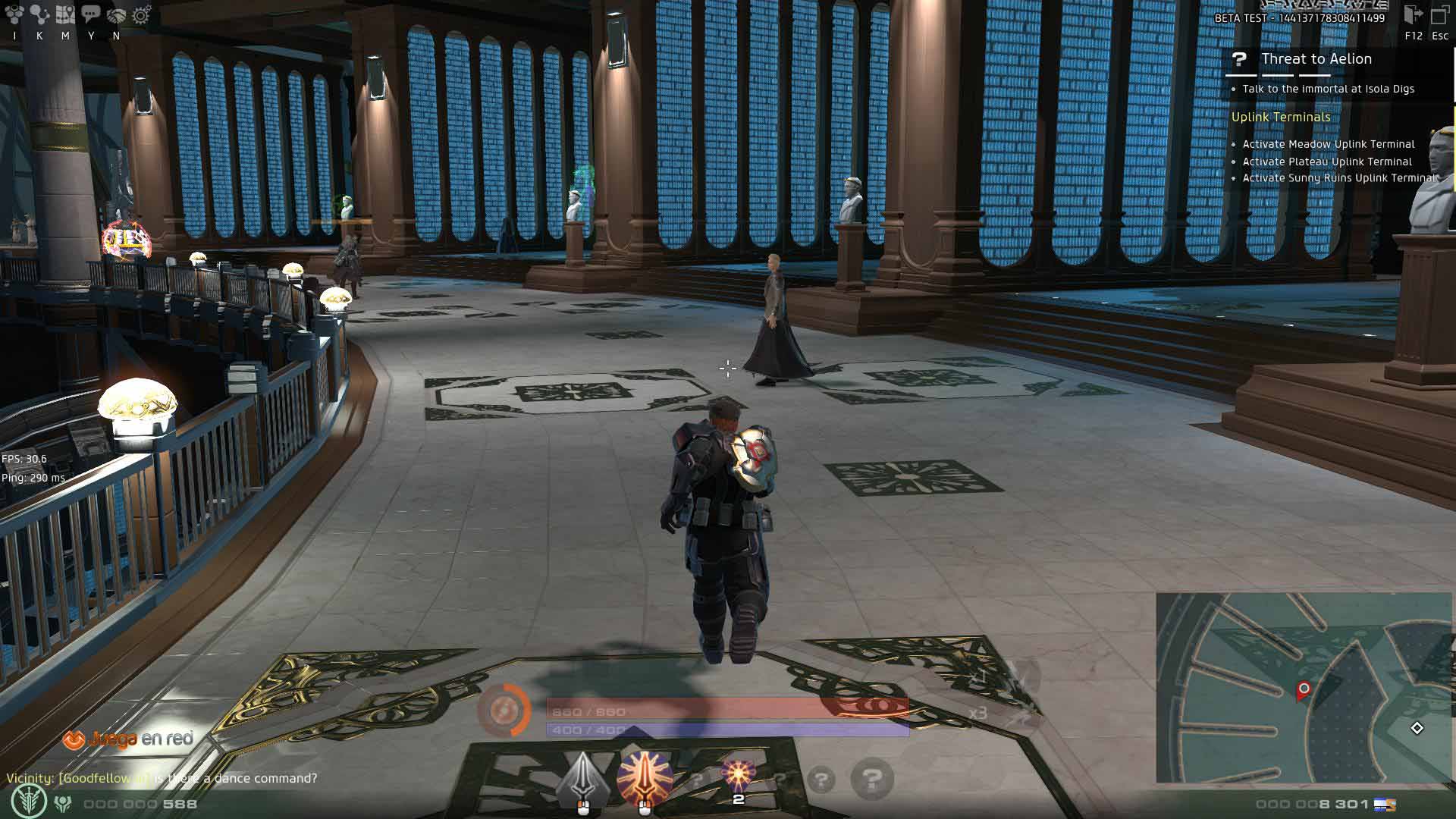Click the red location marker on minimap

coord(1304,689)
